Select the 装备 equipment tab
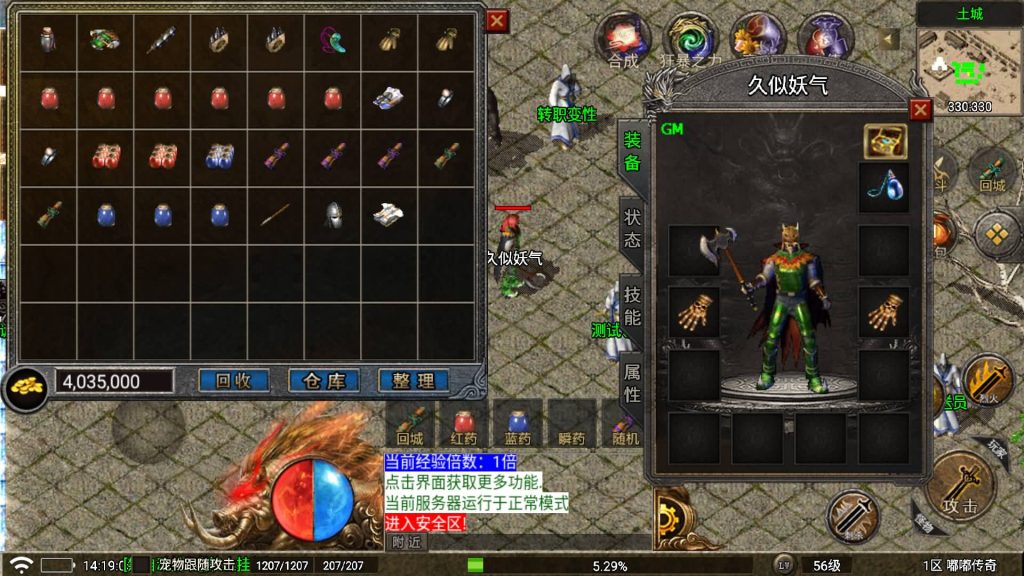The image size is (1024, 576). coord(632,150)
